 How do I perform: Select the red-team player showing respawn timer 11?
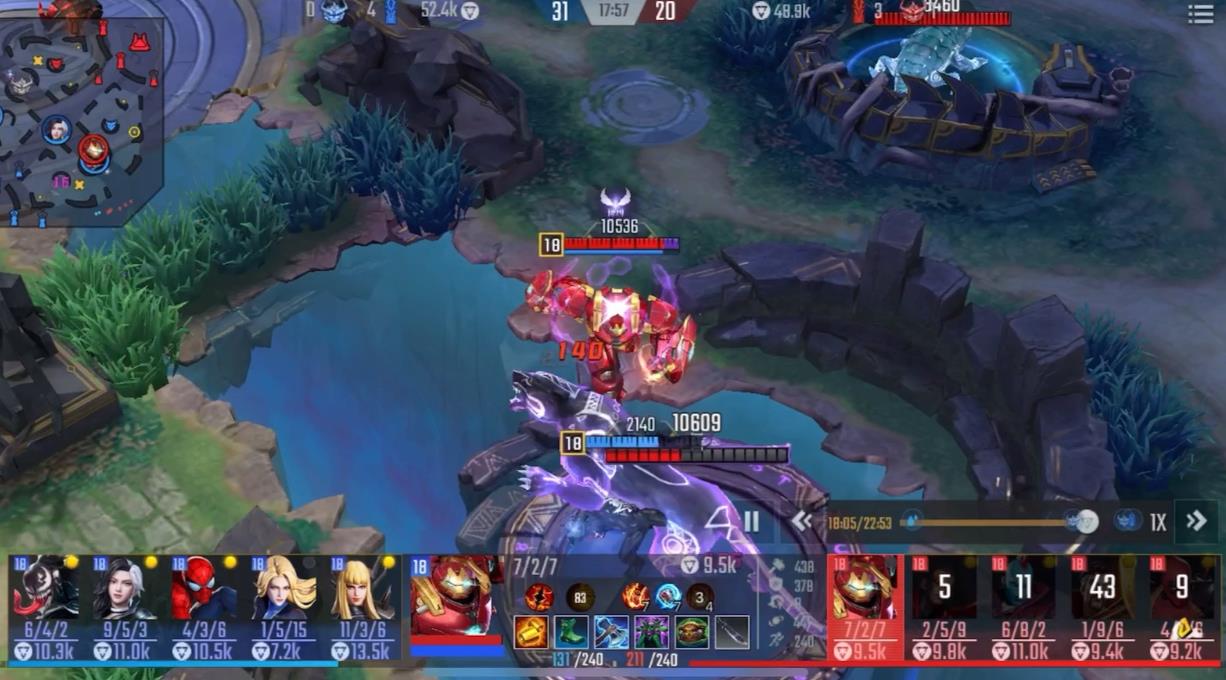tap(1023, 590)
